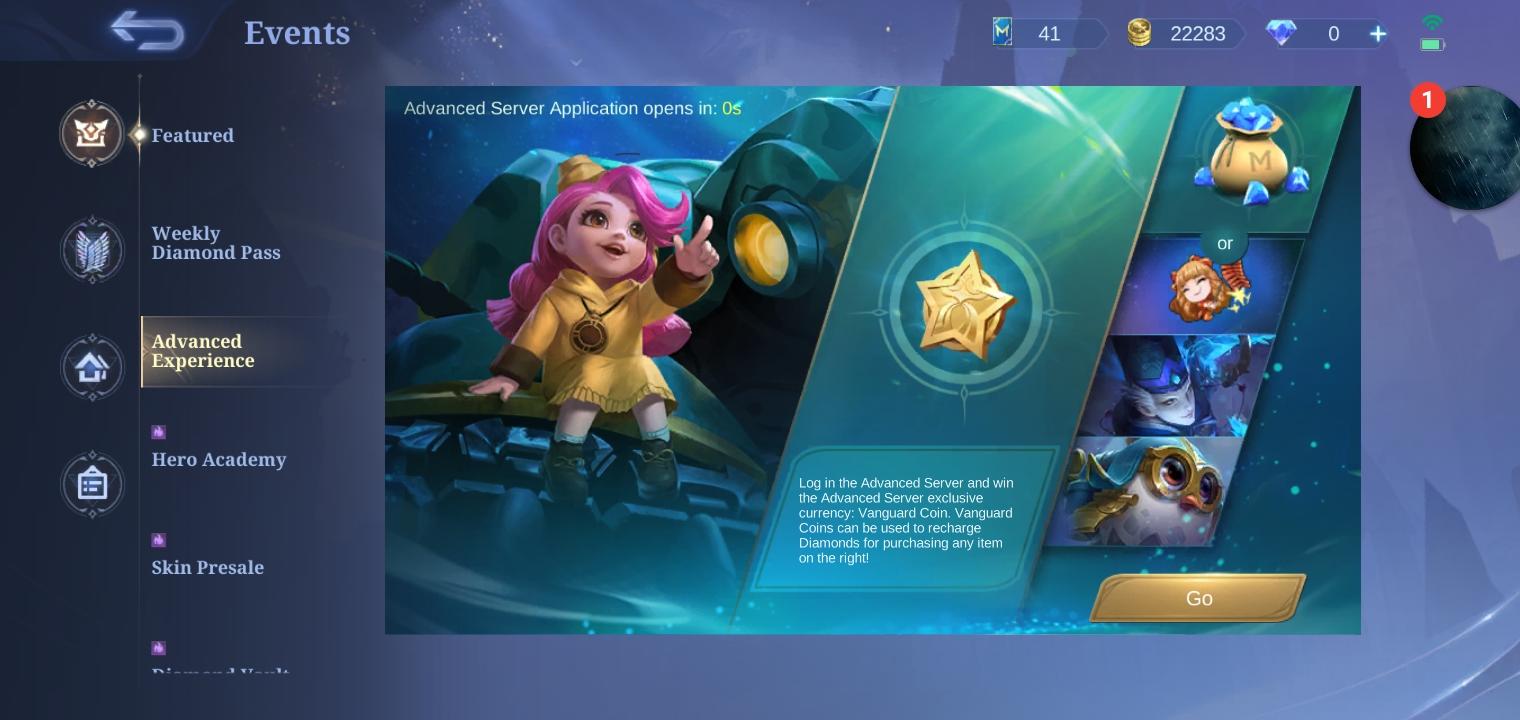The width and height of the screenshot is (1520, 720).
Task: Open the Weekly Diamond Pass wings icon
Action: [91, 250]
